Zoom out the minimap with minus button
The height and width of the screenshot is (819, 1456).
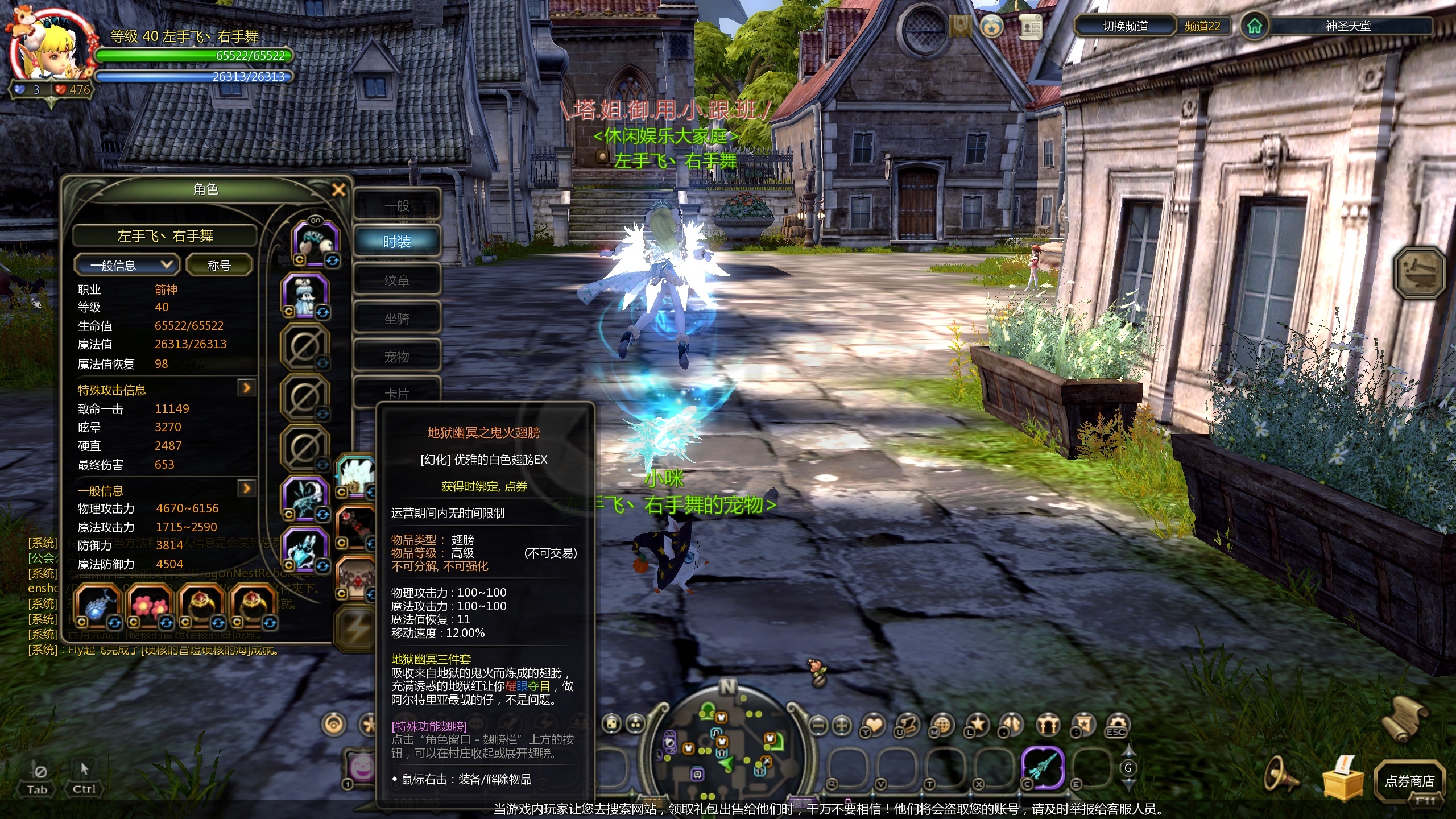[x=818, y=725]
